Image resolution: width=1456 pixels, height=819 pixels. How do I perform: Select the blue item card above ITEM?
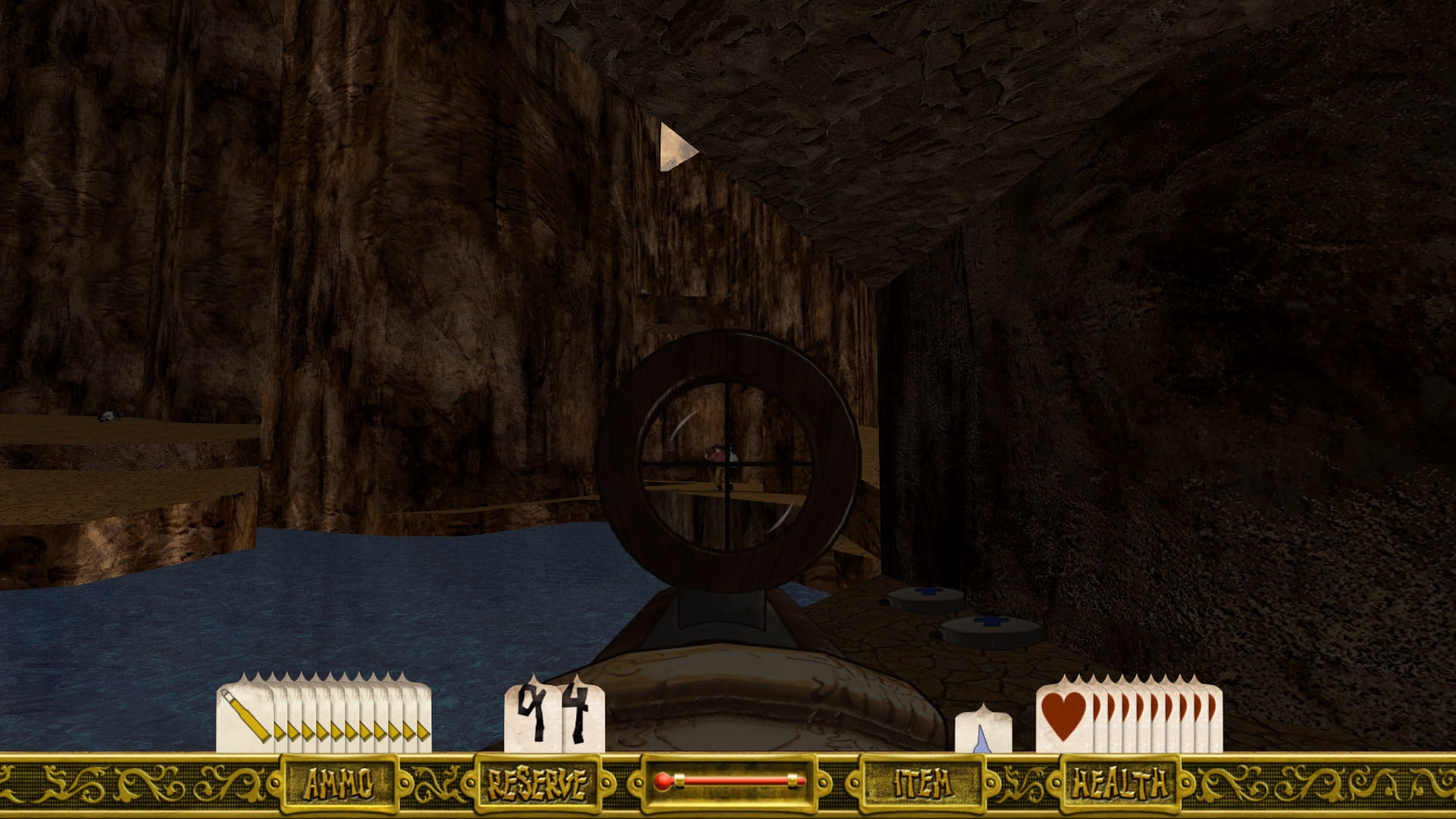pyautogui.click(x=983, y=730)
